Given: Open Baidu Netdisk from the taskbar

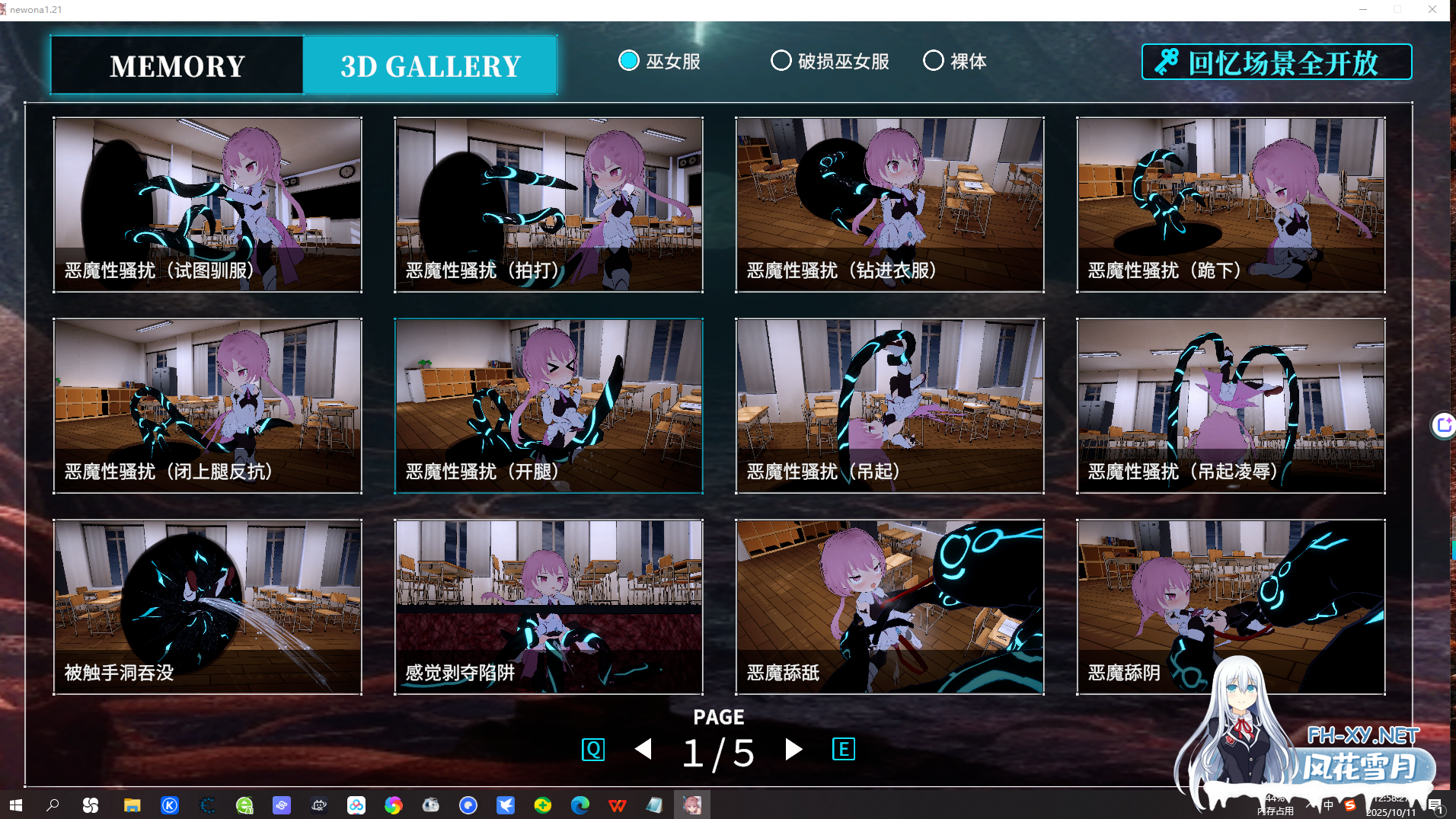Looking at the screenshot, I should (x=355, y=805).
